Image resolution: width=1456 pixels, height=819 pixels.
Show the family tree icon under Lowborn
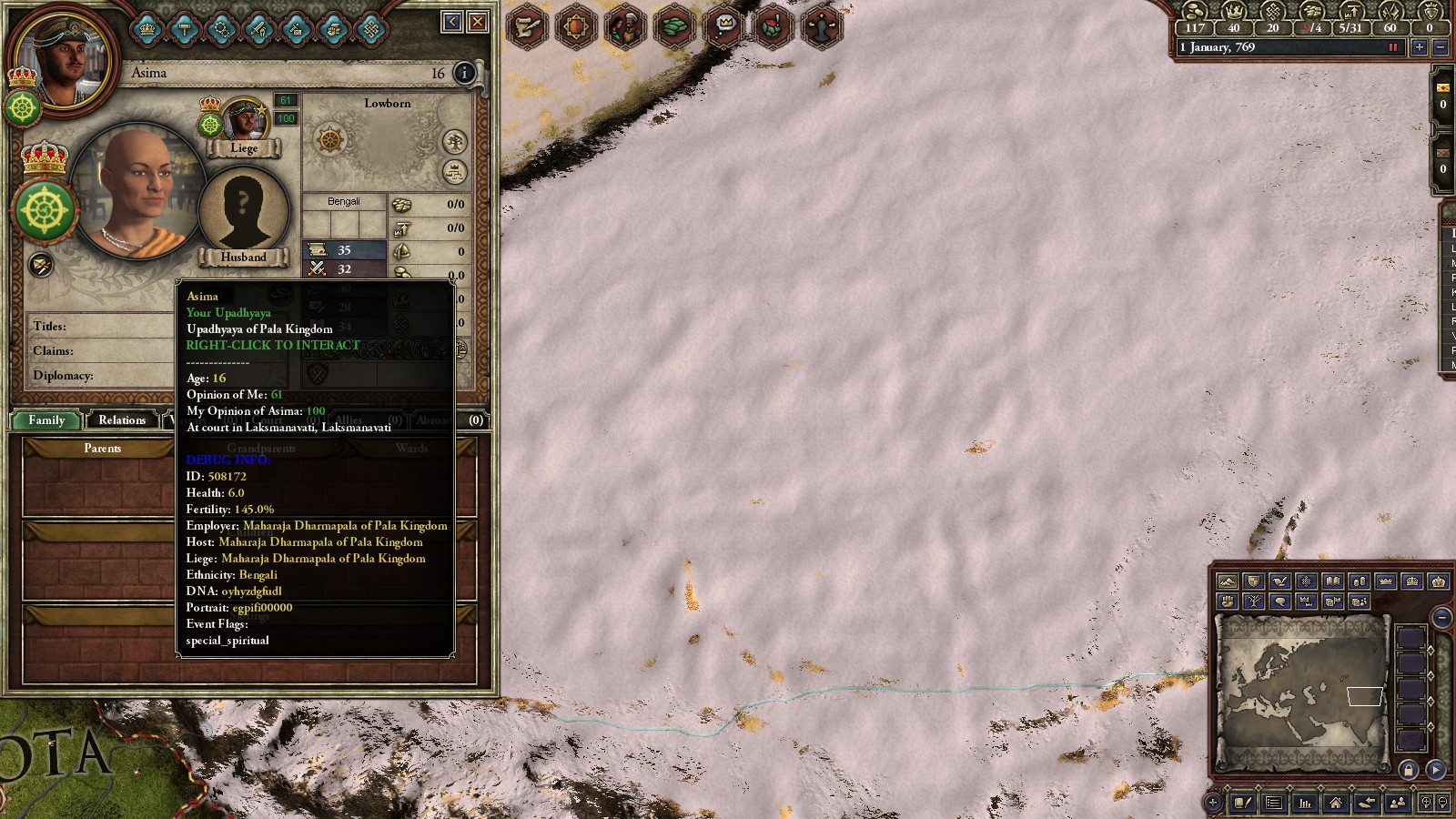454,142
